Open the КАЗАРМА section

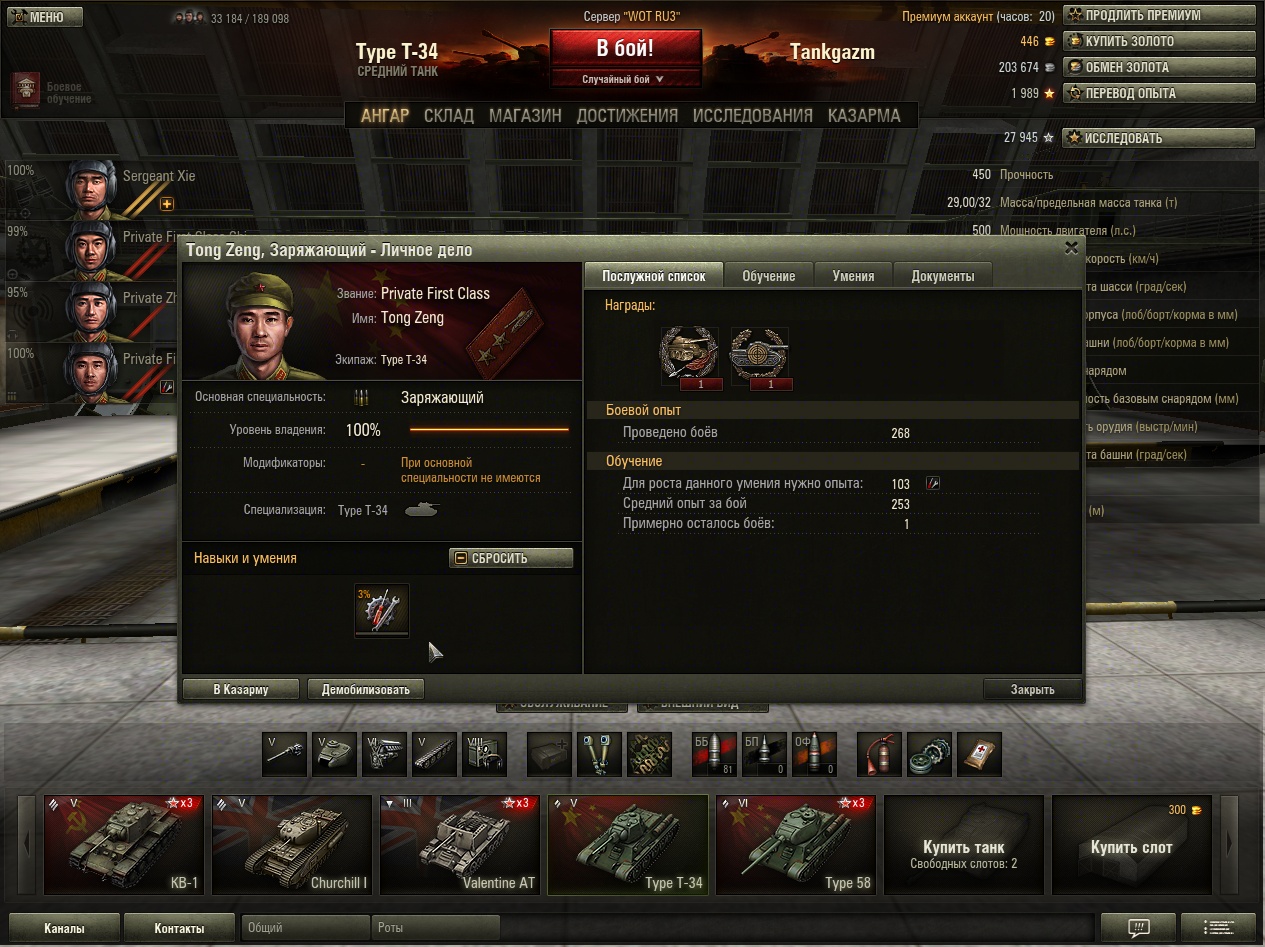coord(864,116)
